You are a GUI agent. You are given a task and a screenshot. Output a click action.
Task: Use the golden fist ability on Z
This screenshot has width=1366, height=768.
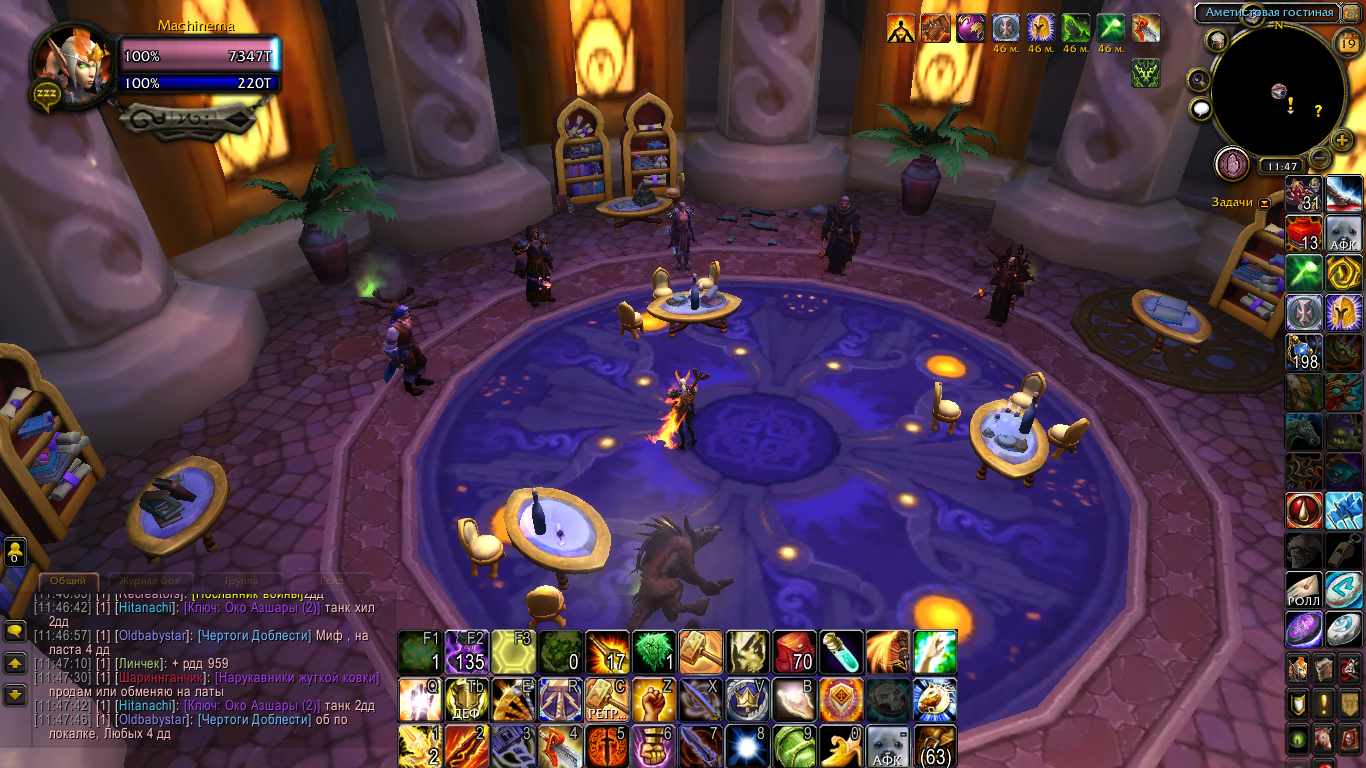tap(655, 699)
